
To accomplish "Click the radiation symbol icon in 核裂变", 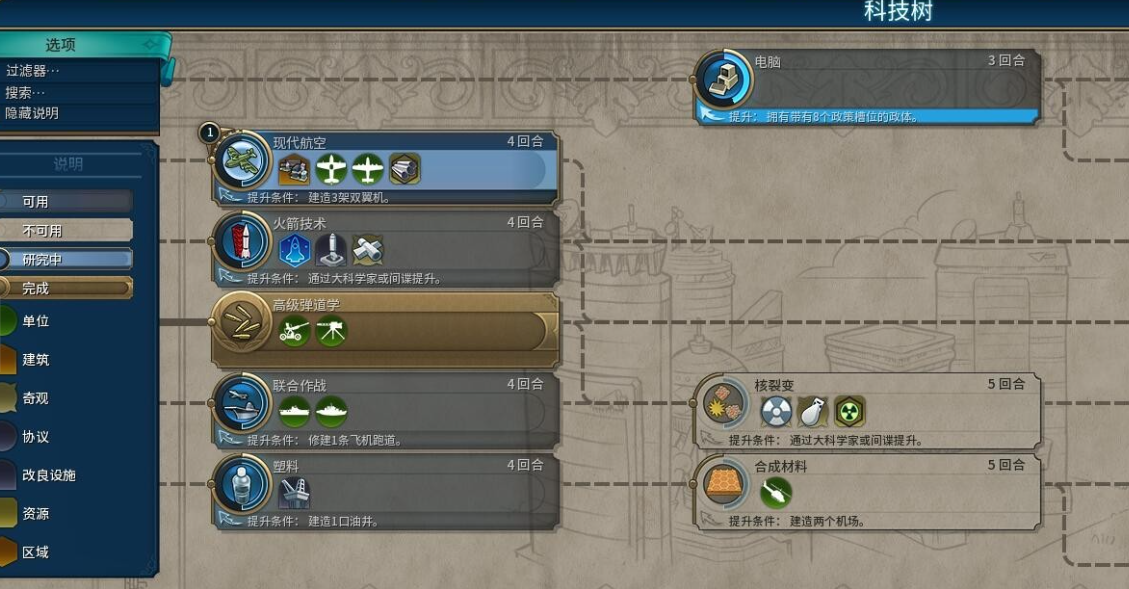I will click(850, 411).
